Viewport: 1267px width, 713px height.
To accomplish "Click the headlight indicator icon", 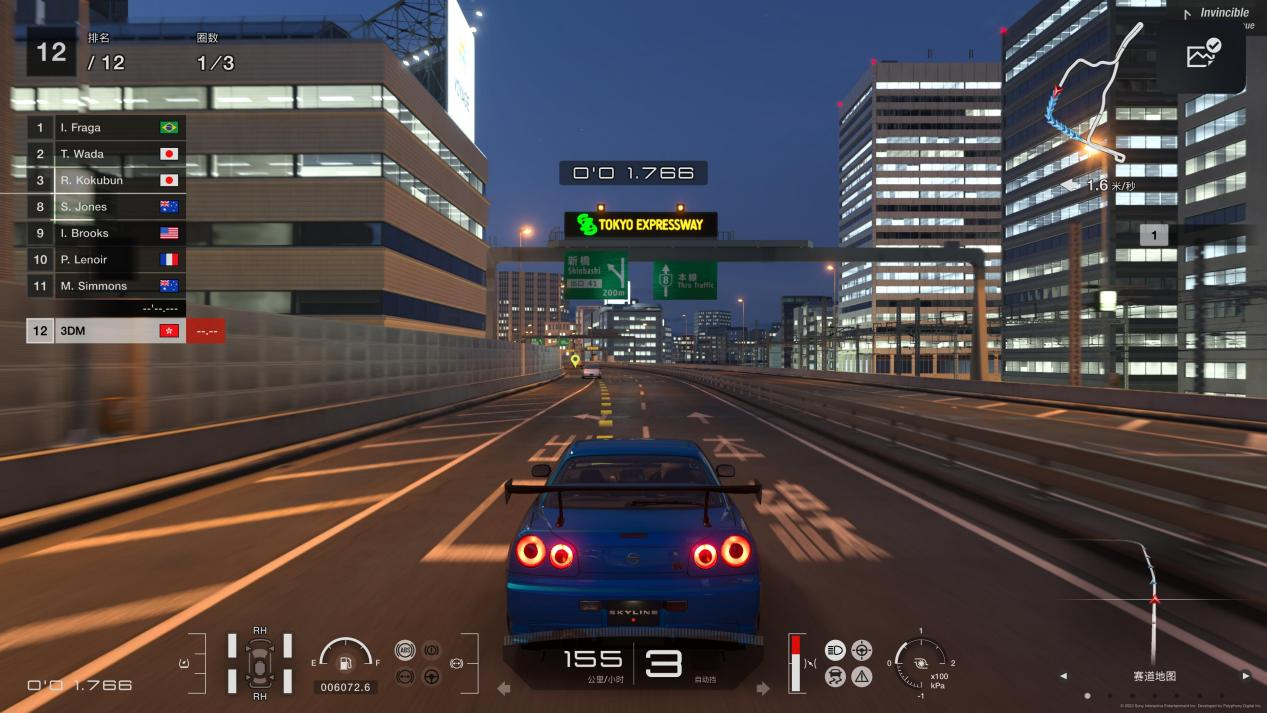I will (x=835, y=650).
